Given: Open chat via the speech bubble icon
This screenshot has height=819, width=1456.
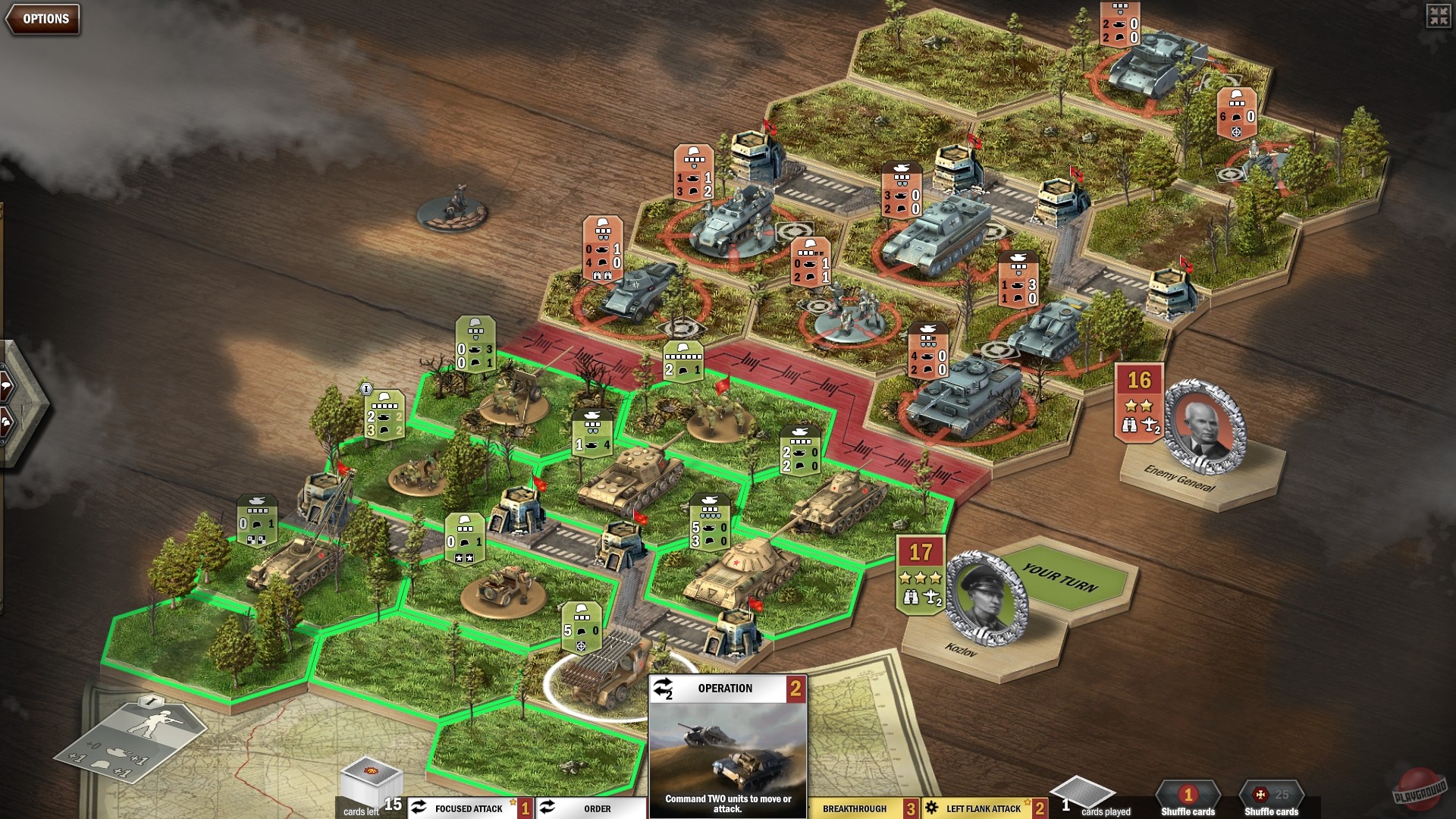Looking at the screenshot, I should [7, 385].
